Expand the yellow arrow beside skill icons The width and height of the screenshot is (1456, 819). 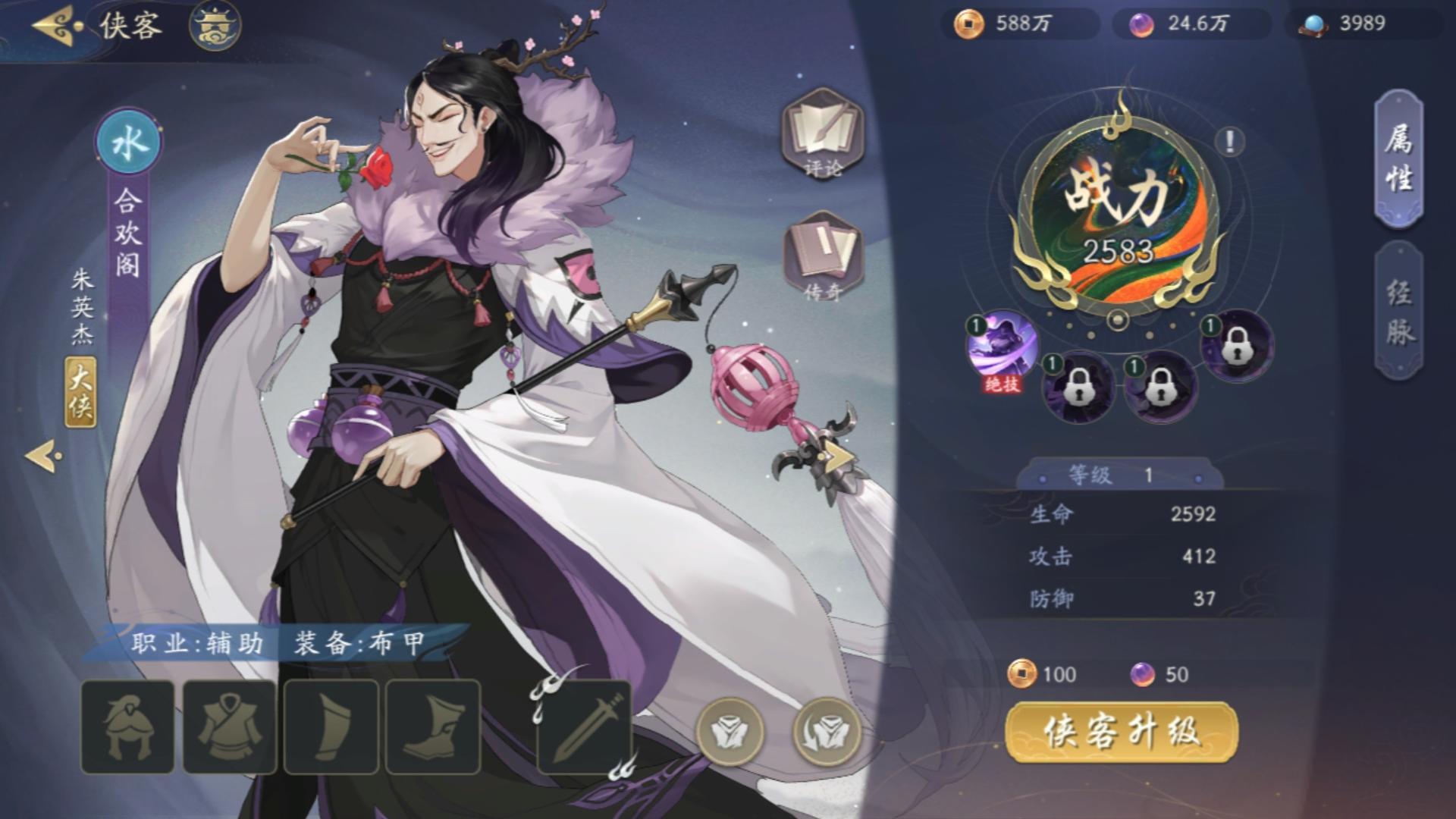pyautogui.click(x=839, y=455)
